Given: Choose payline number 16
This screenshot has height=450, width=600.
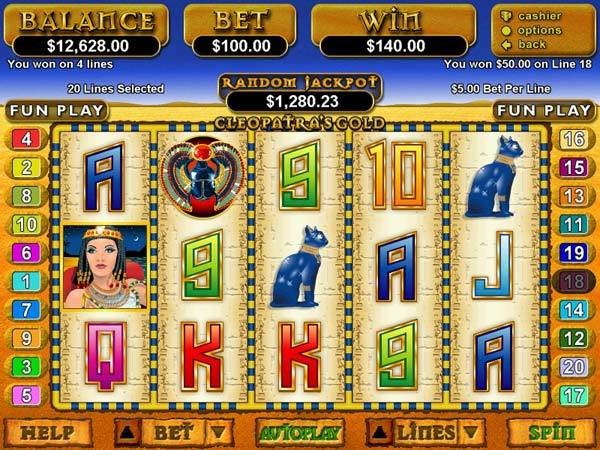Looking at the screenshot, I should coord(574,139).
